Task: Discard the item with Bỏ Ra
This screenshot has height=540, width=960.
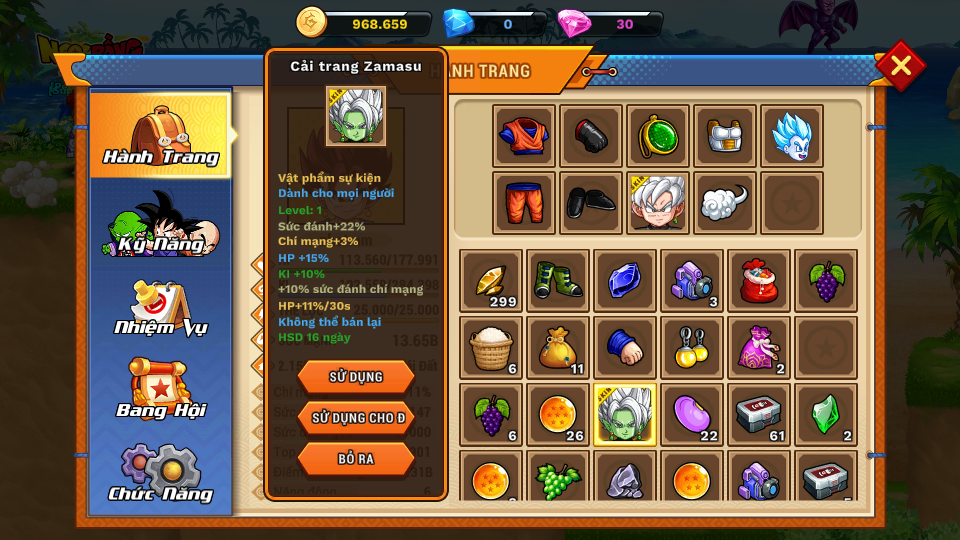Action: 355,458
